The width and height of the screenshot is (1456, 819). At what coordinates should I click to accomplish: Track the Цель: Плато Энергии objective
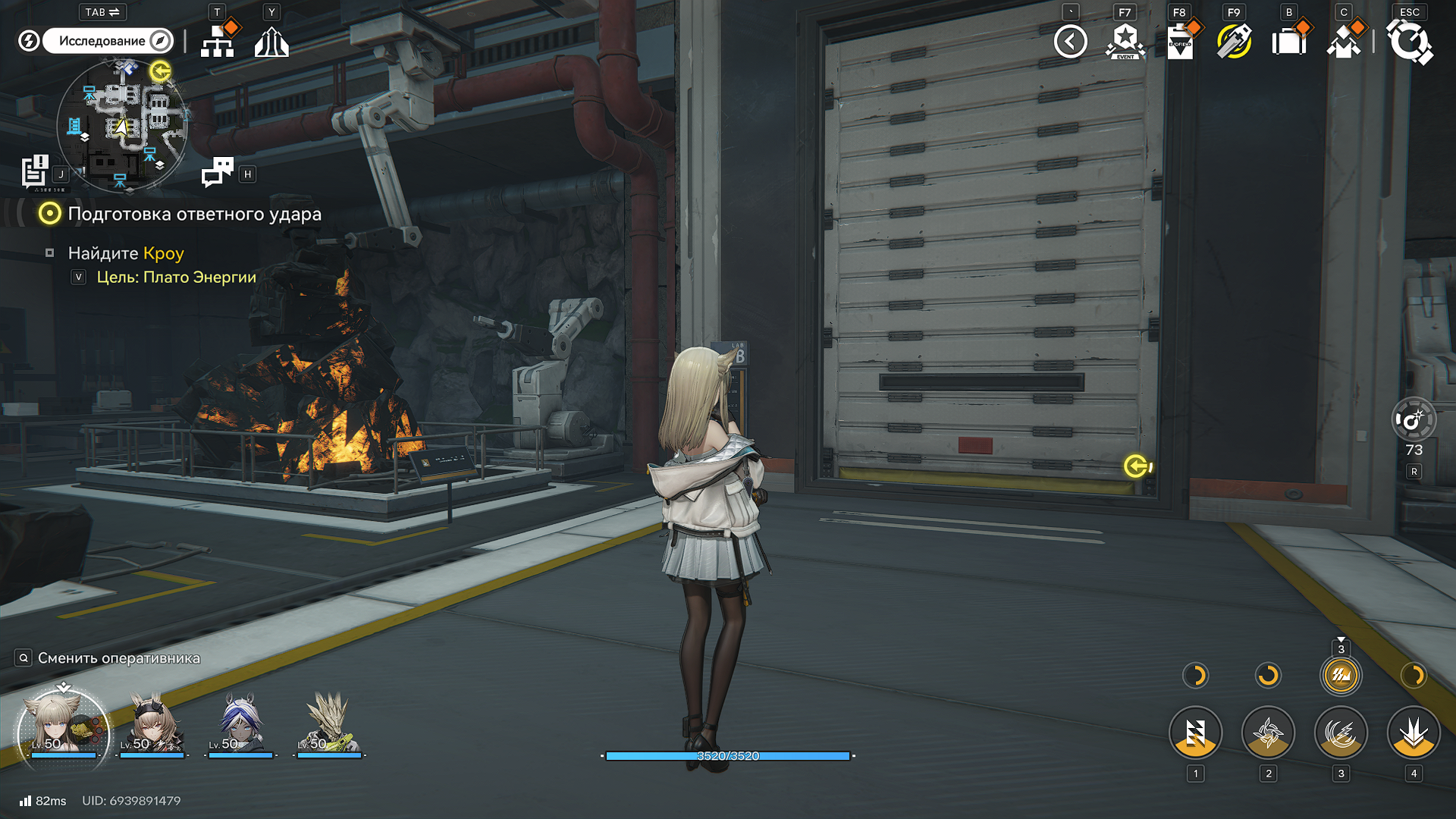[x=176, y=278]
